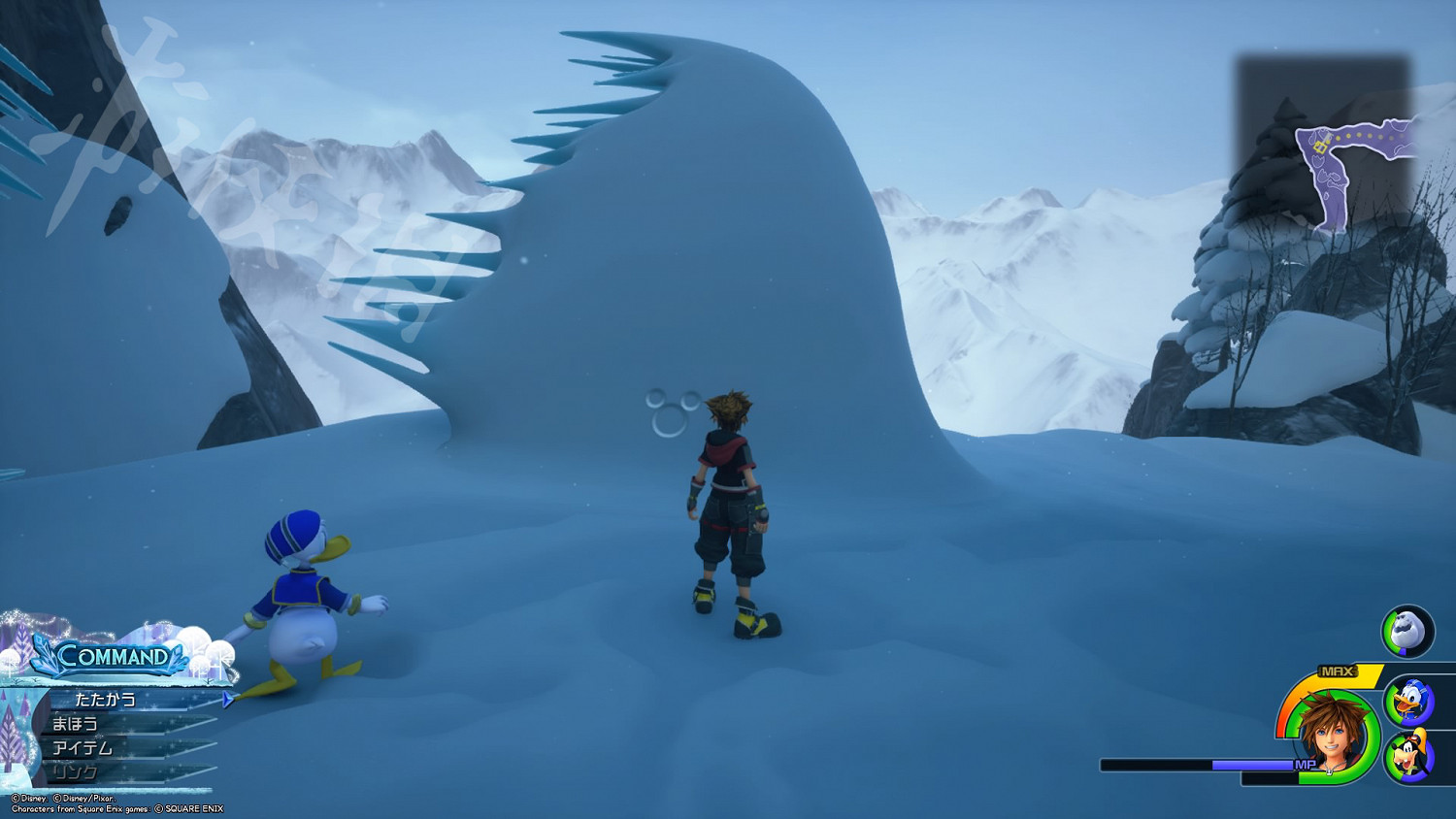Image resolution: width=1456 pixels, height=819 pixels.
Task: Select Sora's portrait in the HUD
Action: click(x=1330, y=735)
